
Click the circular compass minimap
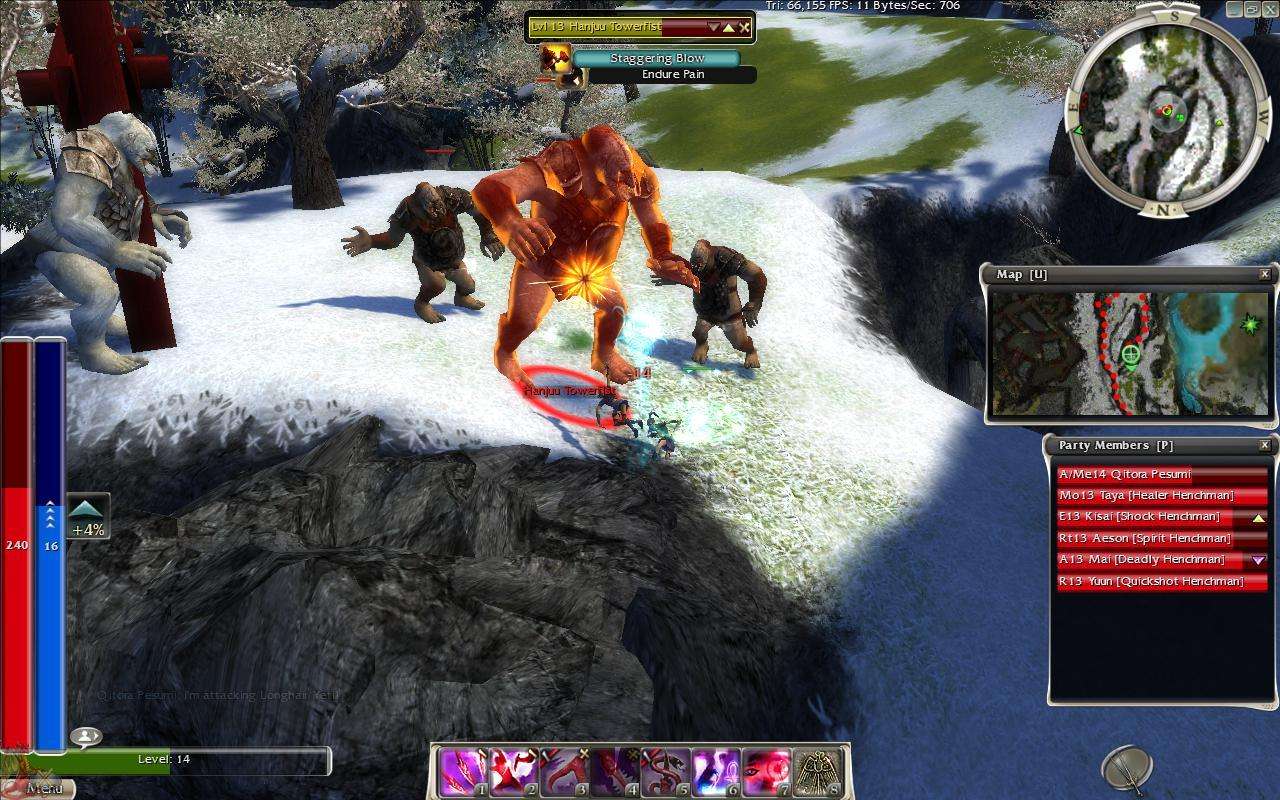(1163, 110)
